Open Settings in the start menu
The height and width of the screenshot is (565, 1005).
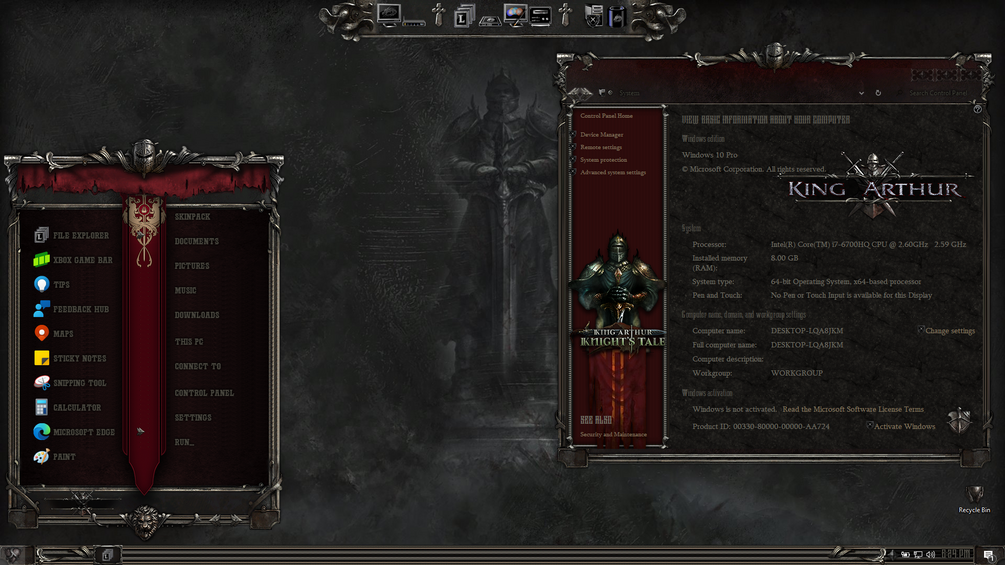[x=193, y=418]
